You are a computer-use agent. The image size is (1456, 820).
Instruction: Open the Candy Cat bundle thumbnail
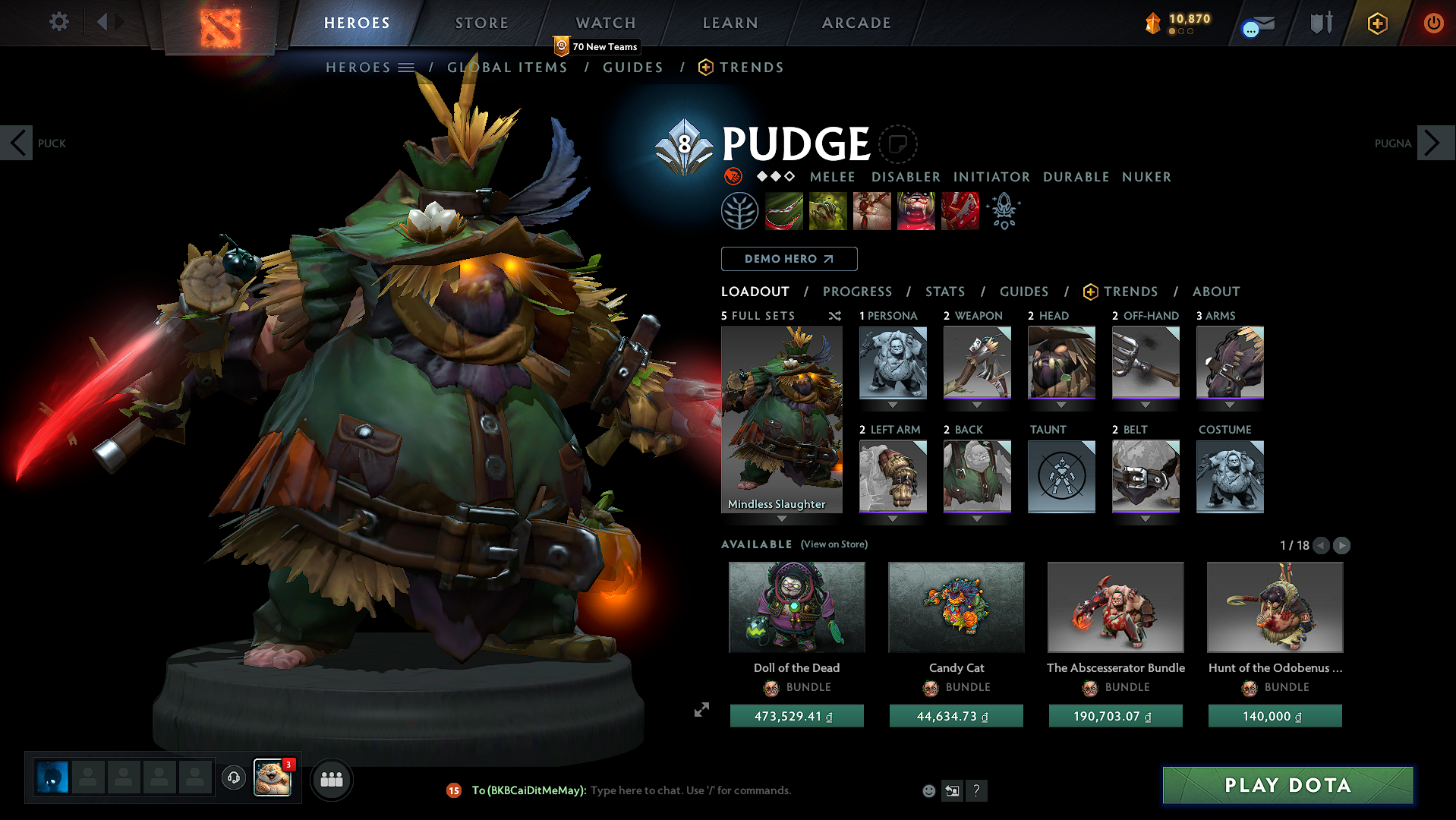point(956,607)
